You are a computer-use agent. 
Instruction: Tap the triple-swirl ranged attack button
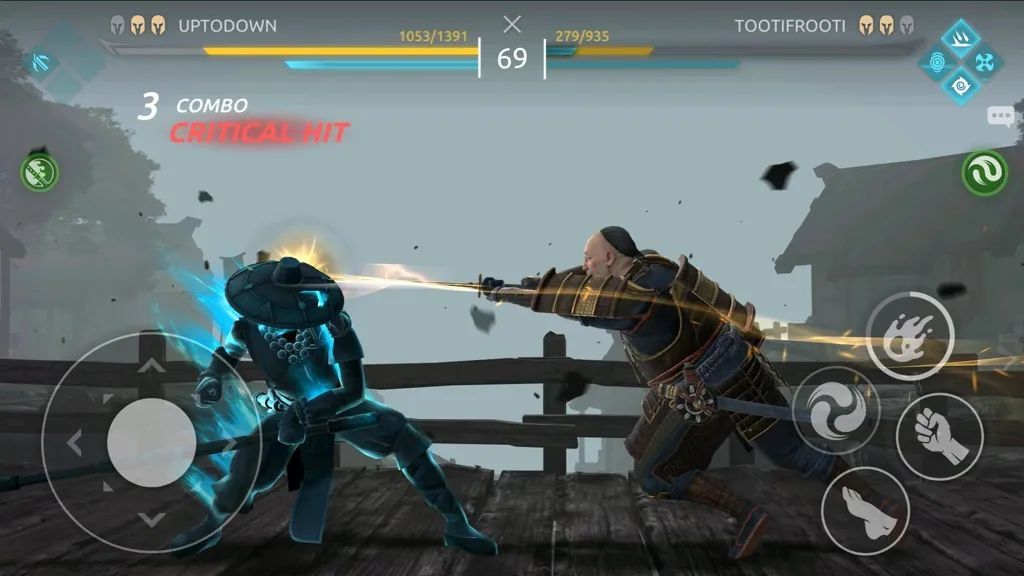[x=835, y=410]
